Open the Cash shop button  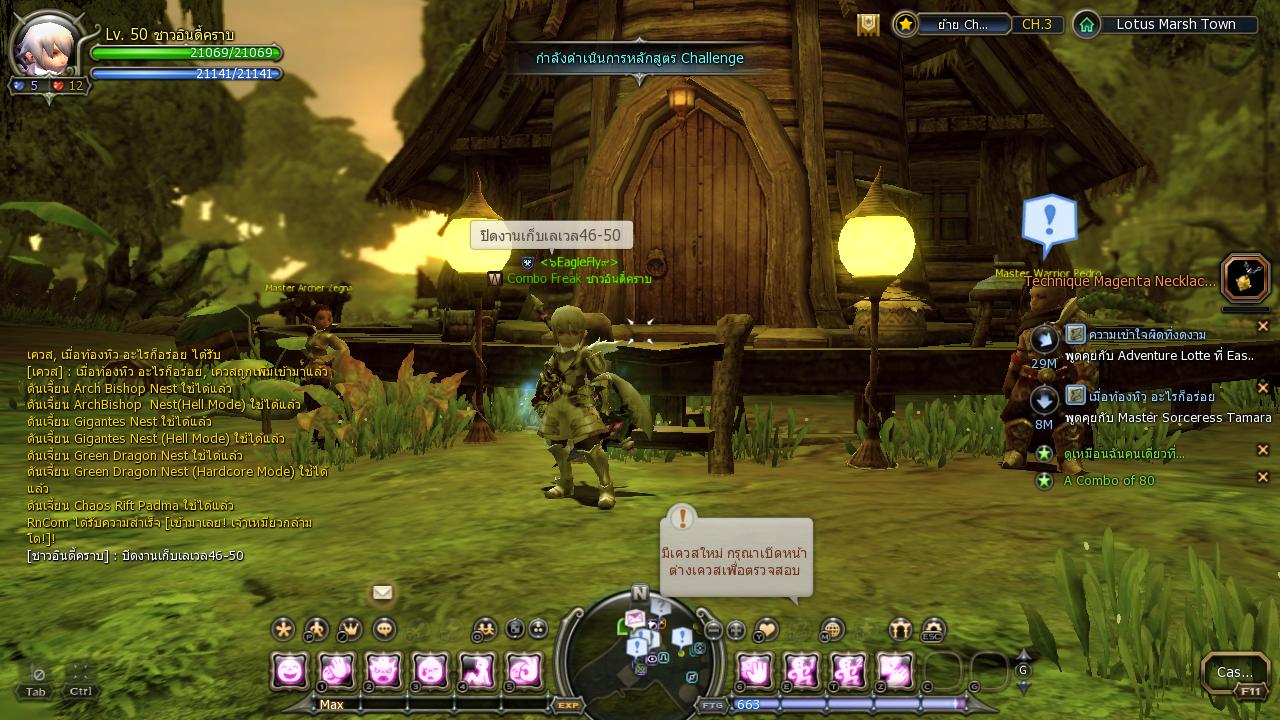click(x=1235, y=672)
